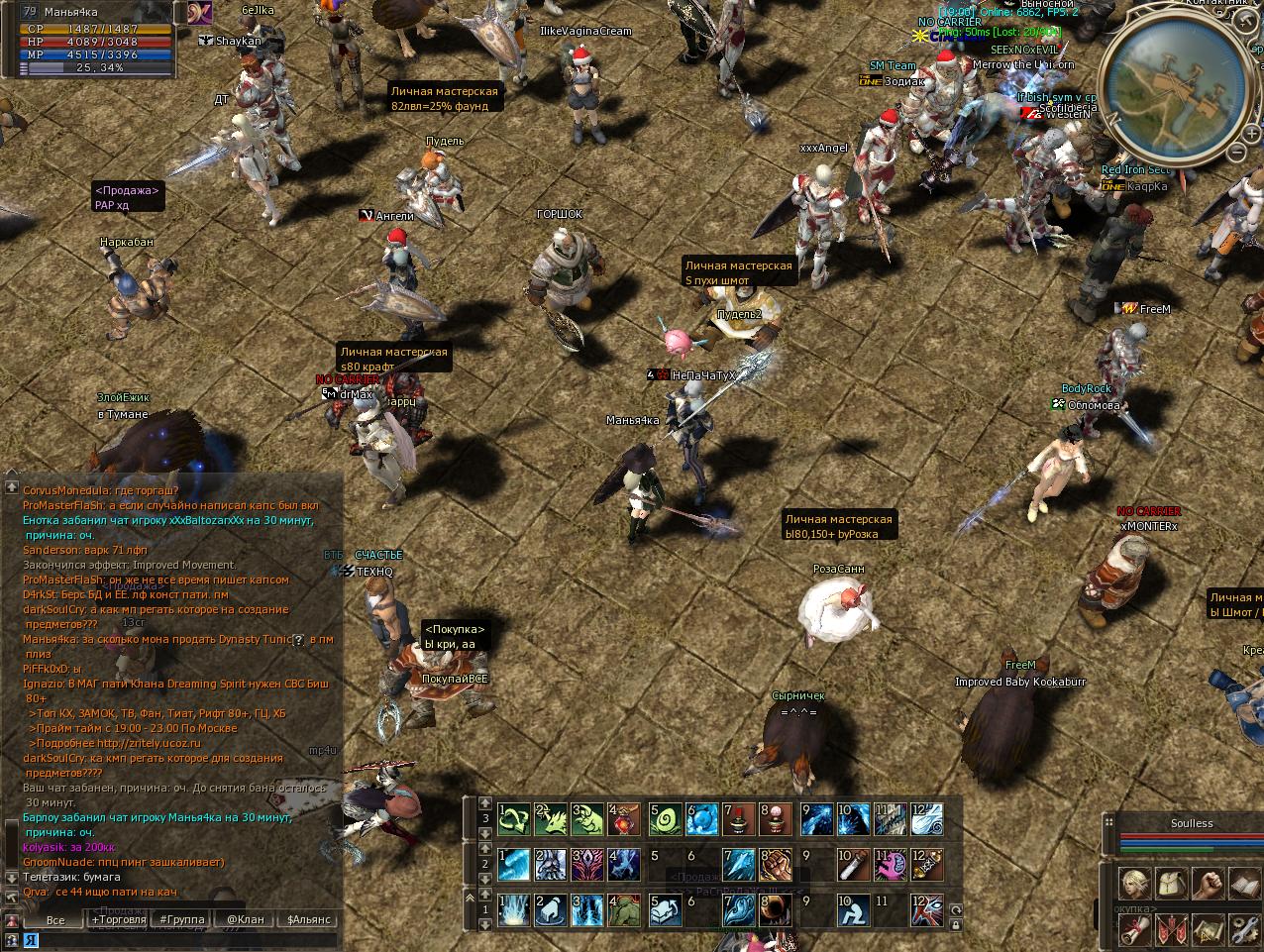The image size is (1264, 952).
Task: Switch to the @Клан chat tab
Action: pyautogui.click(x=245, y=919)
